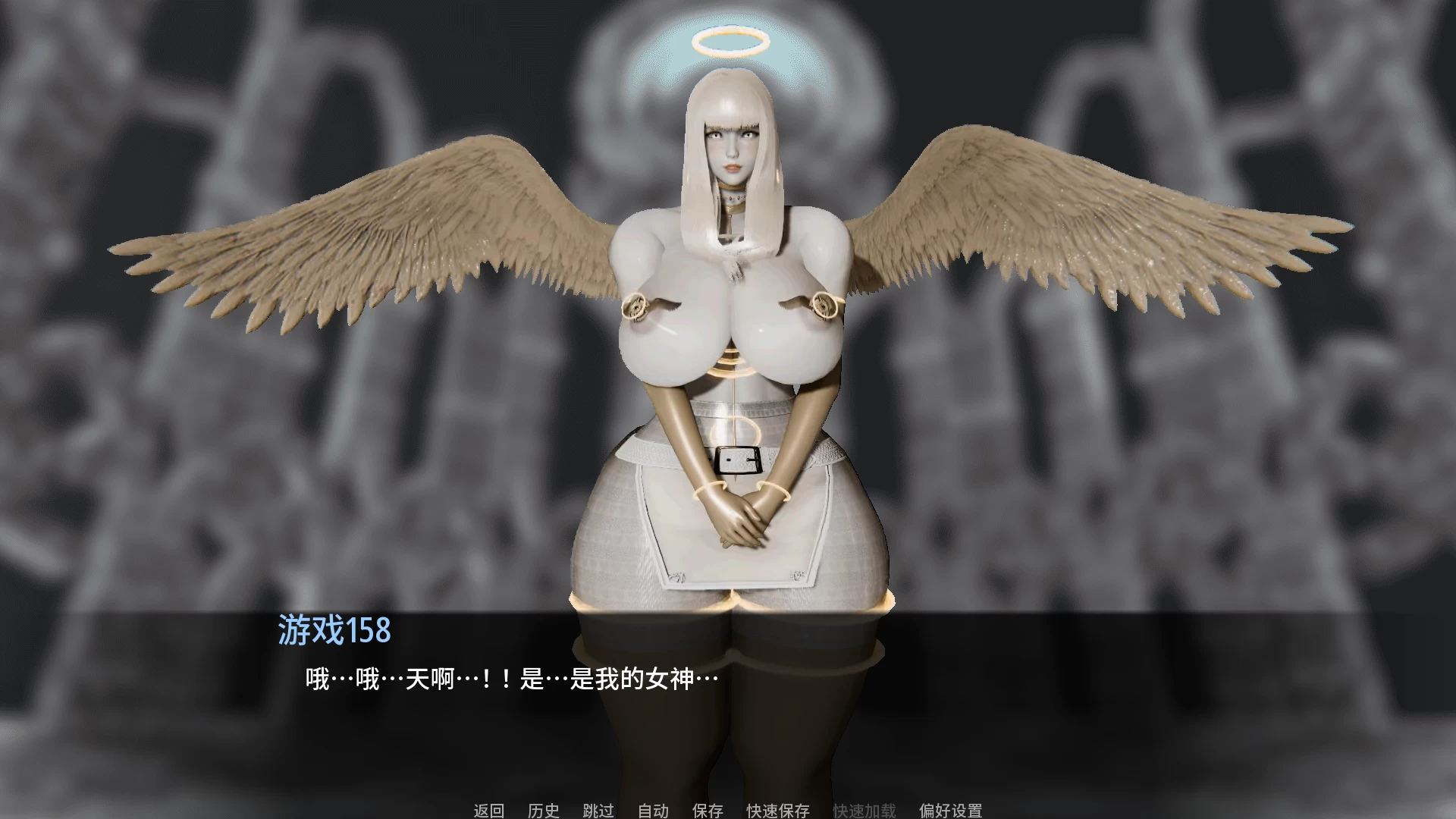Click the grayed 快速加载 quick load option

[x=864, y=811]
